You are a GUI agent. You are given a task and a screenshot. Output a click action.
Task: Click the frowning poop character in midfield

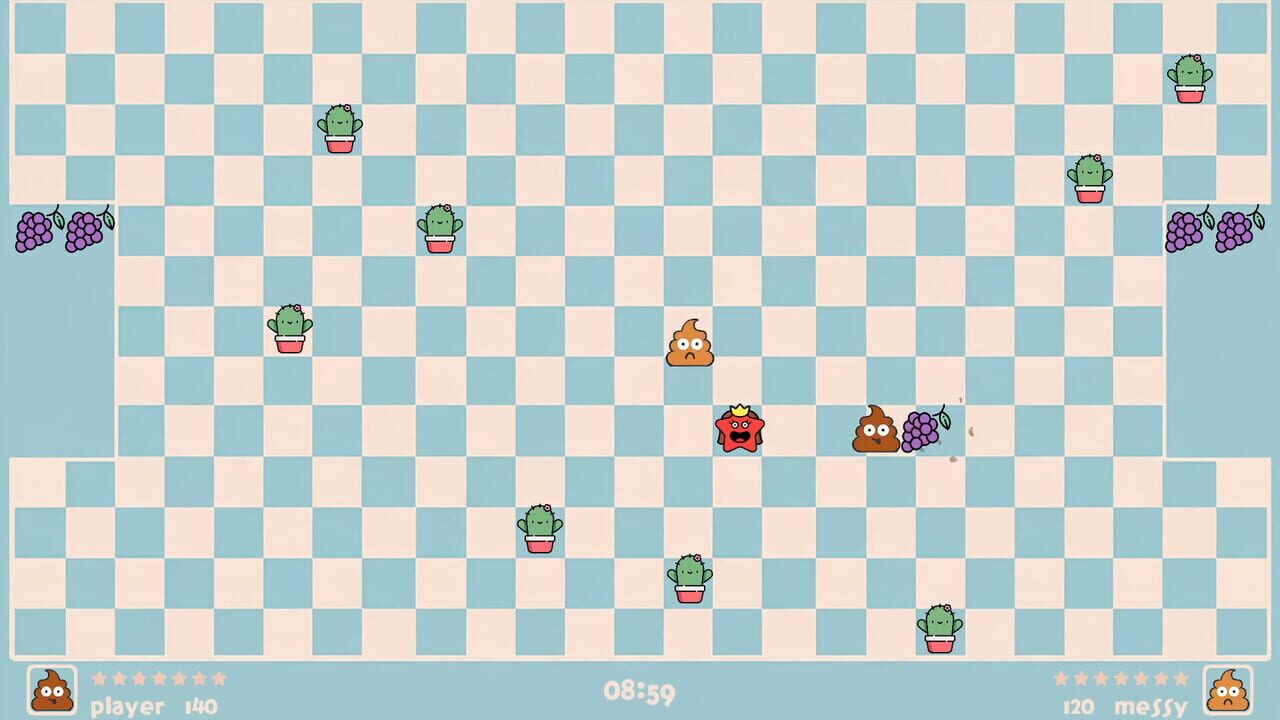point(689,344)
